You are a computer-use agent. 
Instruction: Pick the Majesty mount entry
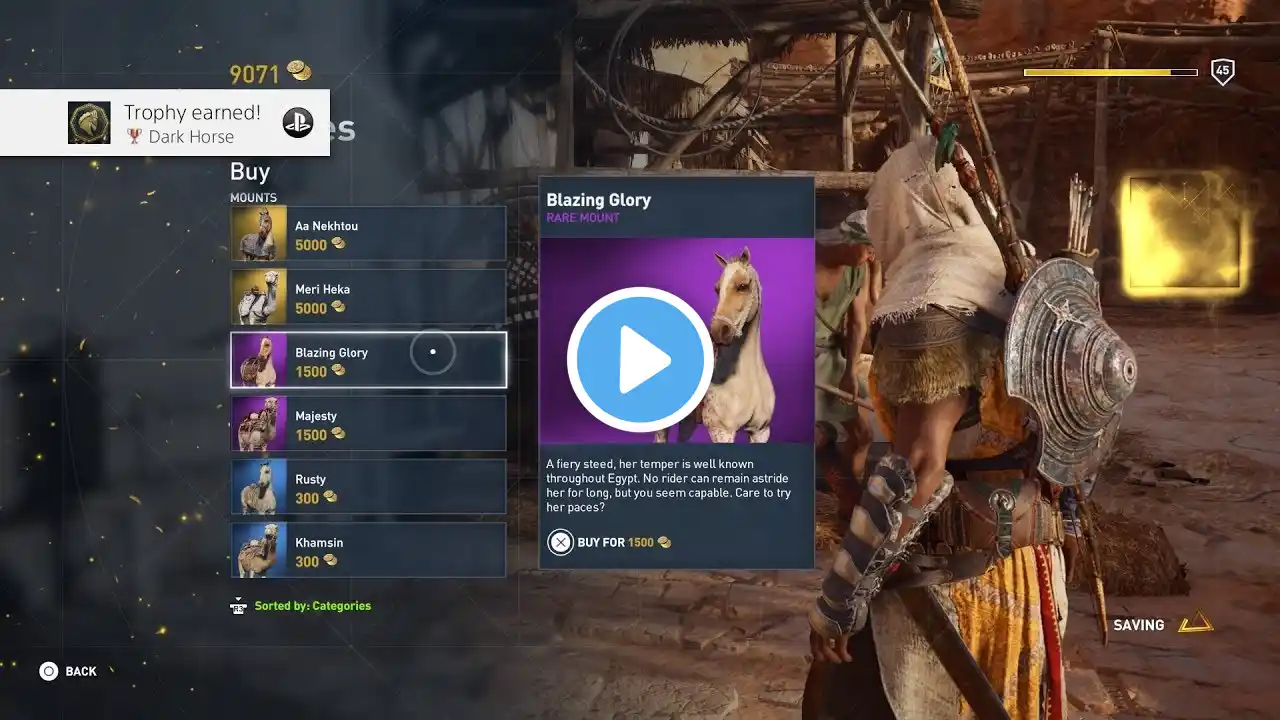click(x=368, y=423)
